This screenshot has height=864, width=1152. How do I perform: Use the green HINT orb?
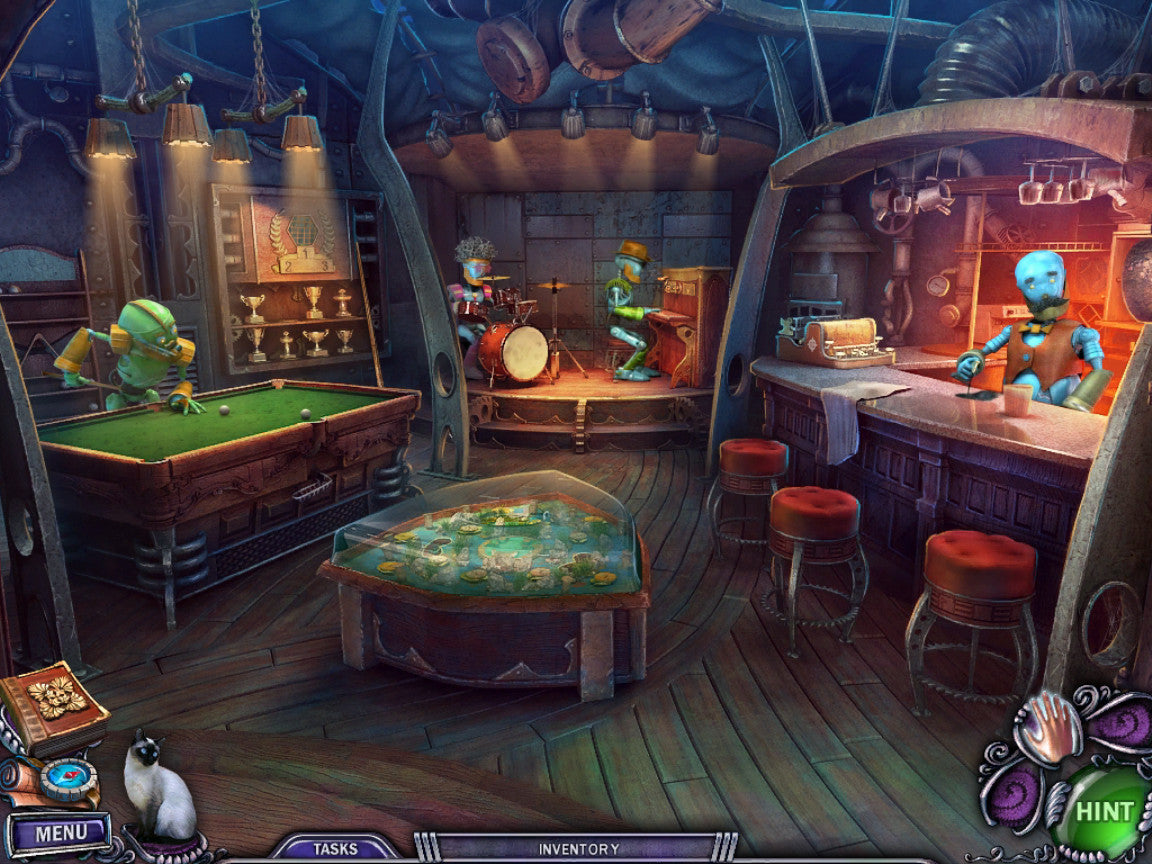(1103, 811)
